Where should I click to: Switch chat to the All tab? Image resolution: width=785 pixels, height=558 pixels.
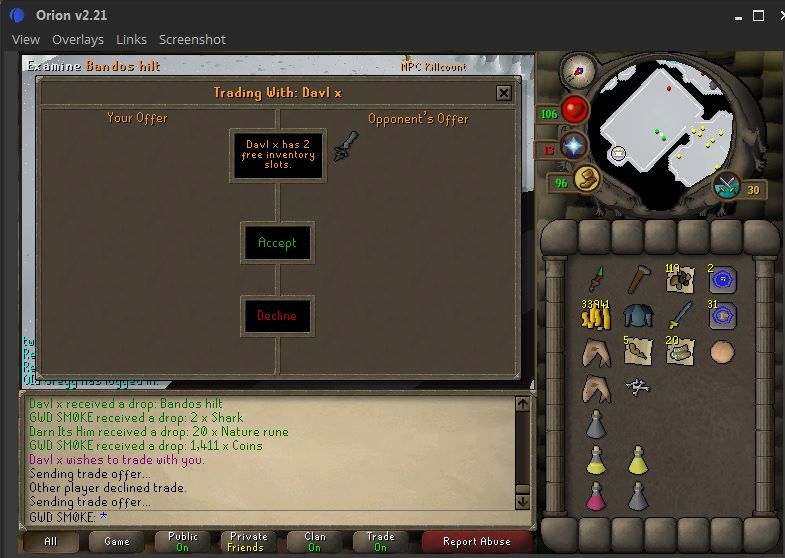click(51, 542)
